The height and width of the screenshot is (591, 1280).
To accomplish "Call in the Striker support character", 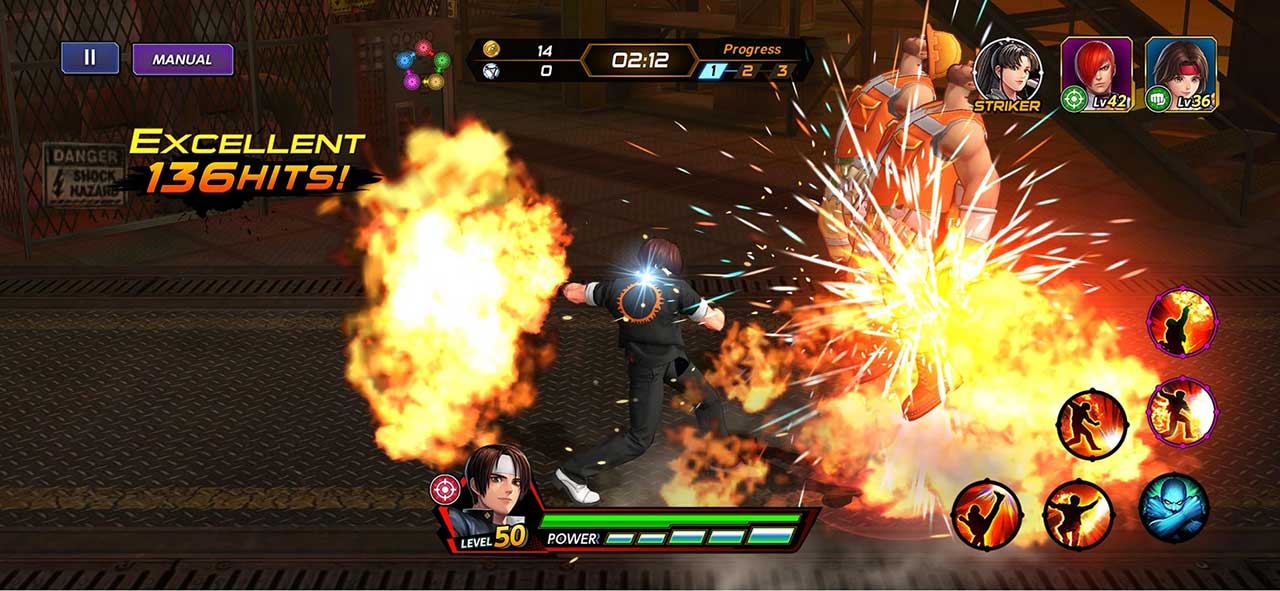I will [x=1007, y=72].
